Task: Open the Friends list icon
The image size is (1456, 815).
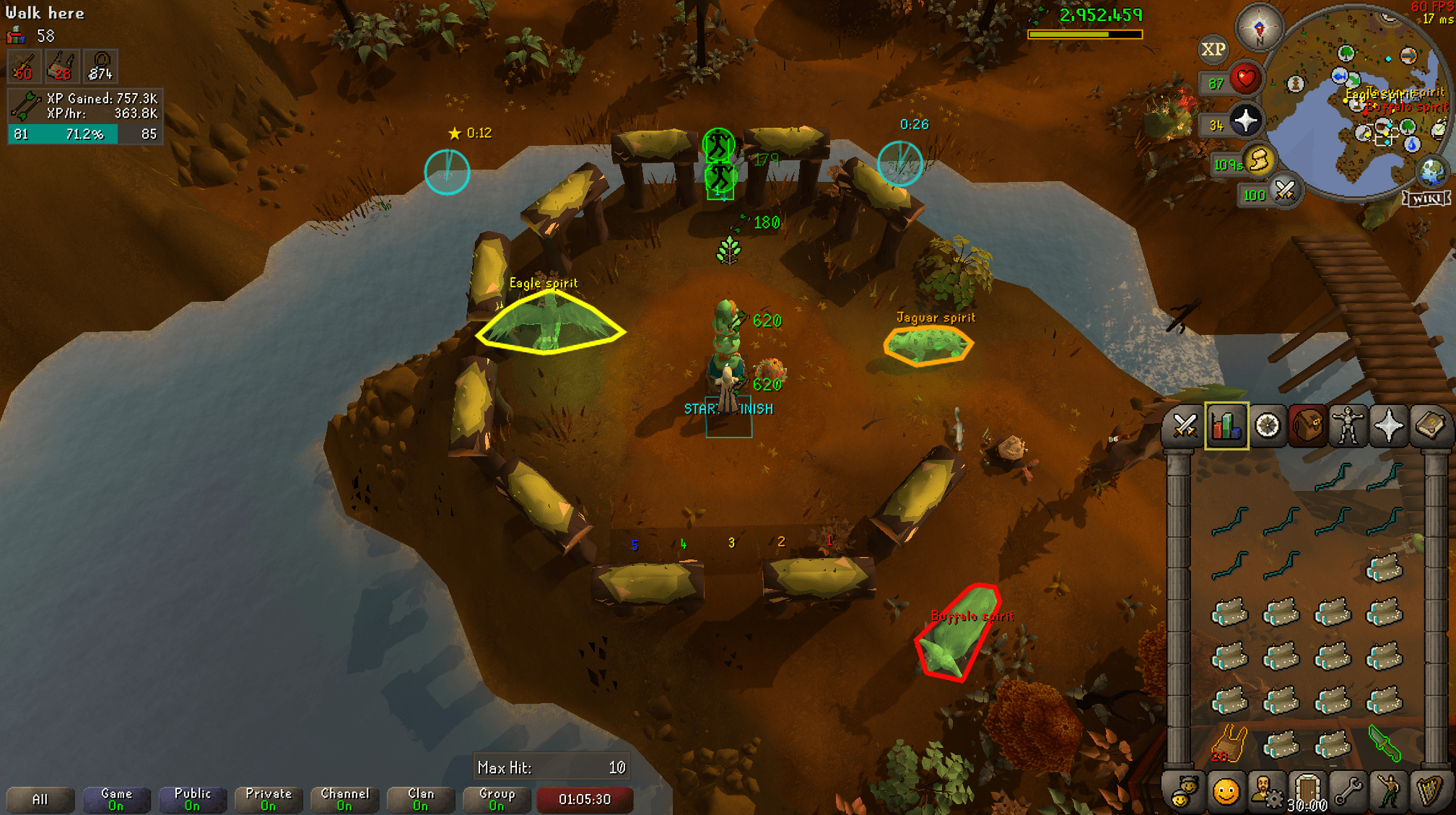Action: [1186, 789]
